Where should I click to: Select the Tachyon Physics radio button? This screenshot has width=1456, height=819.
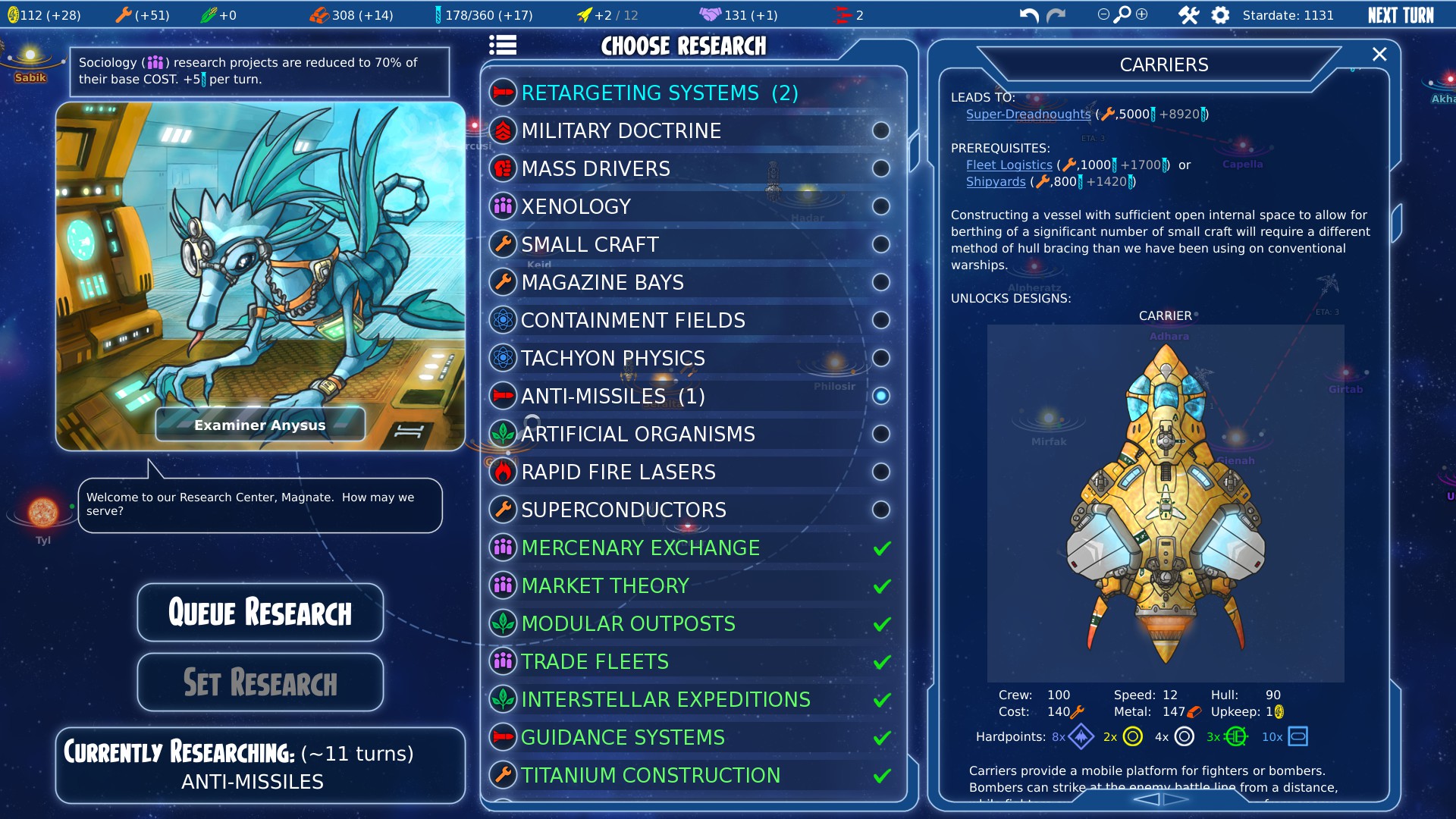[880, 358]
